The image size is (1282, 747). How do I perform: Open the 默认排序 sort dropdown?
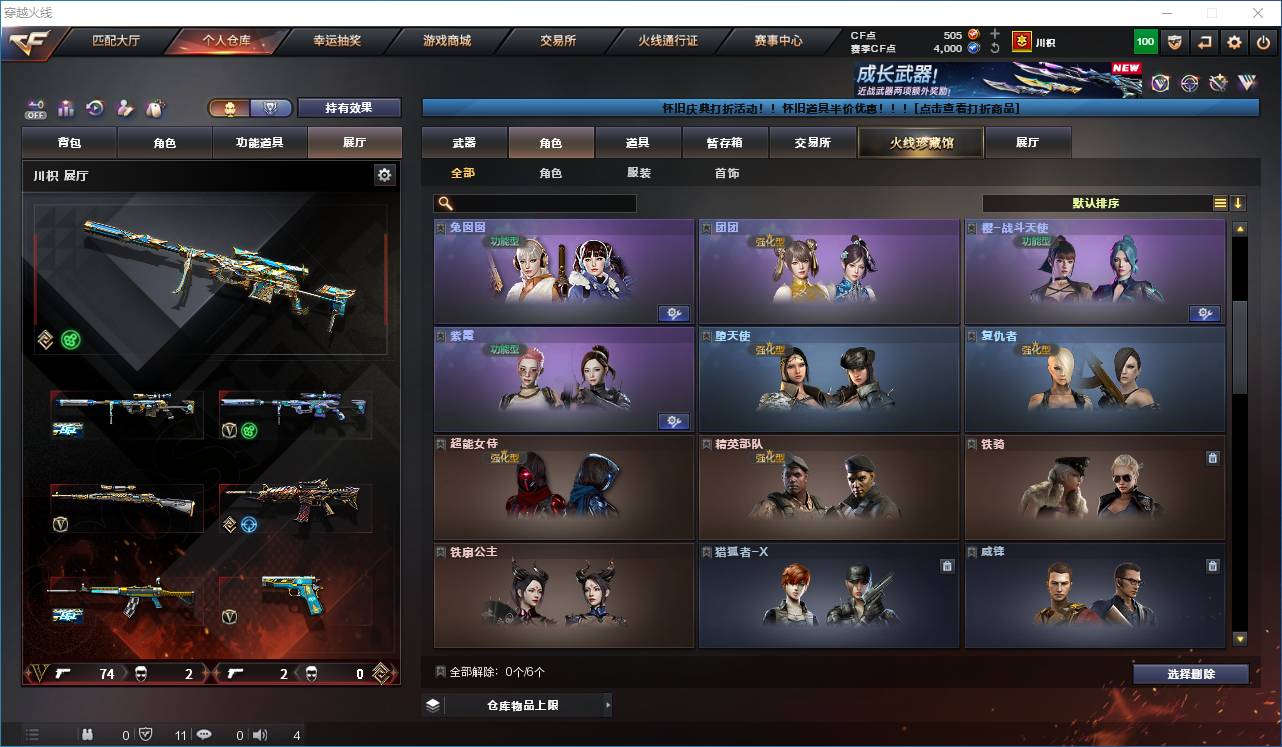(x=1096, y=203)
